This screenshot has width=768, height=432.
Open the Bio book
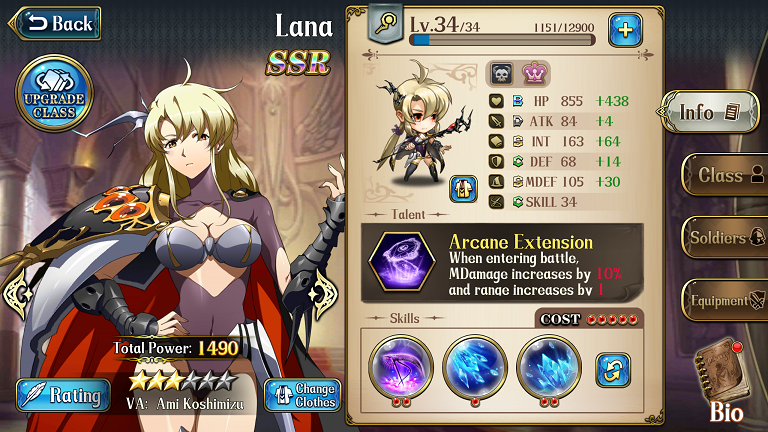725,374
